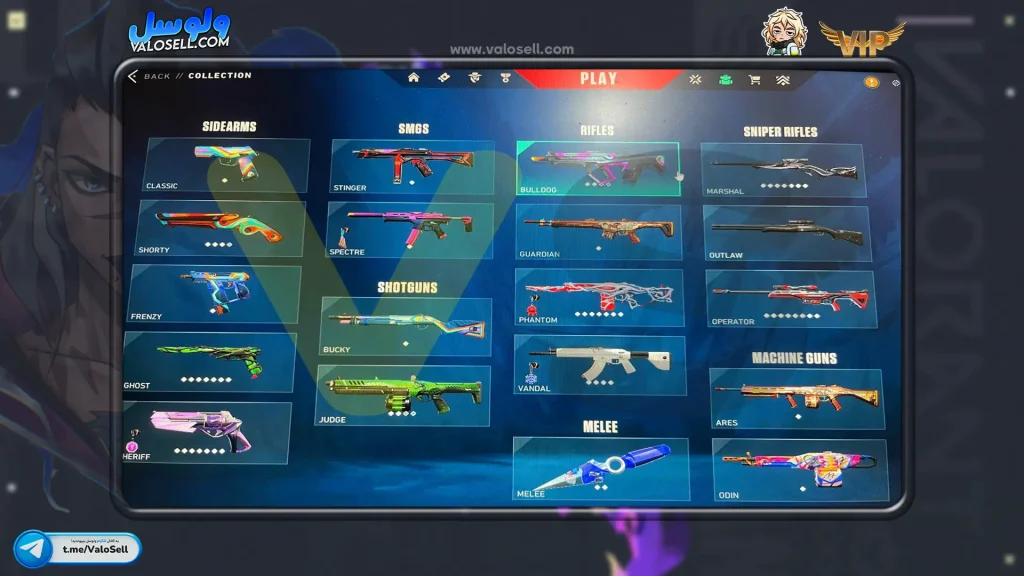Image resolution: width=1024 pixels, height=576 pixels.
Task: Choose the Guardian rifle tile
Action: pyautogui.click(x=599, y=232)
